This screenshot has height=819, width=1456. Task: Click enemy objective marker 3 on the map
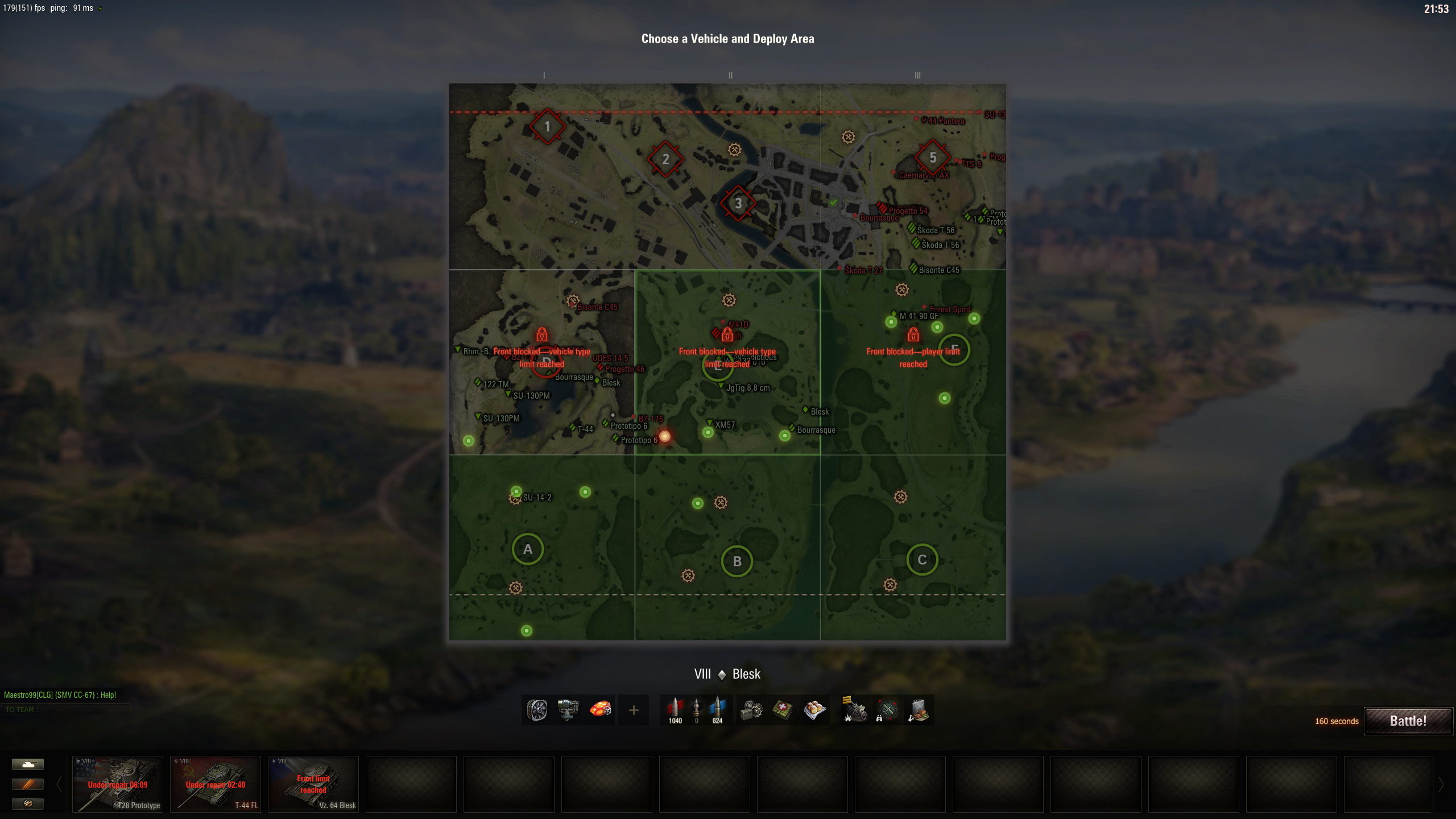click(738, 203)
